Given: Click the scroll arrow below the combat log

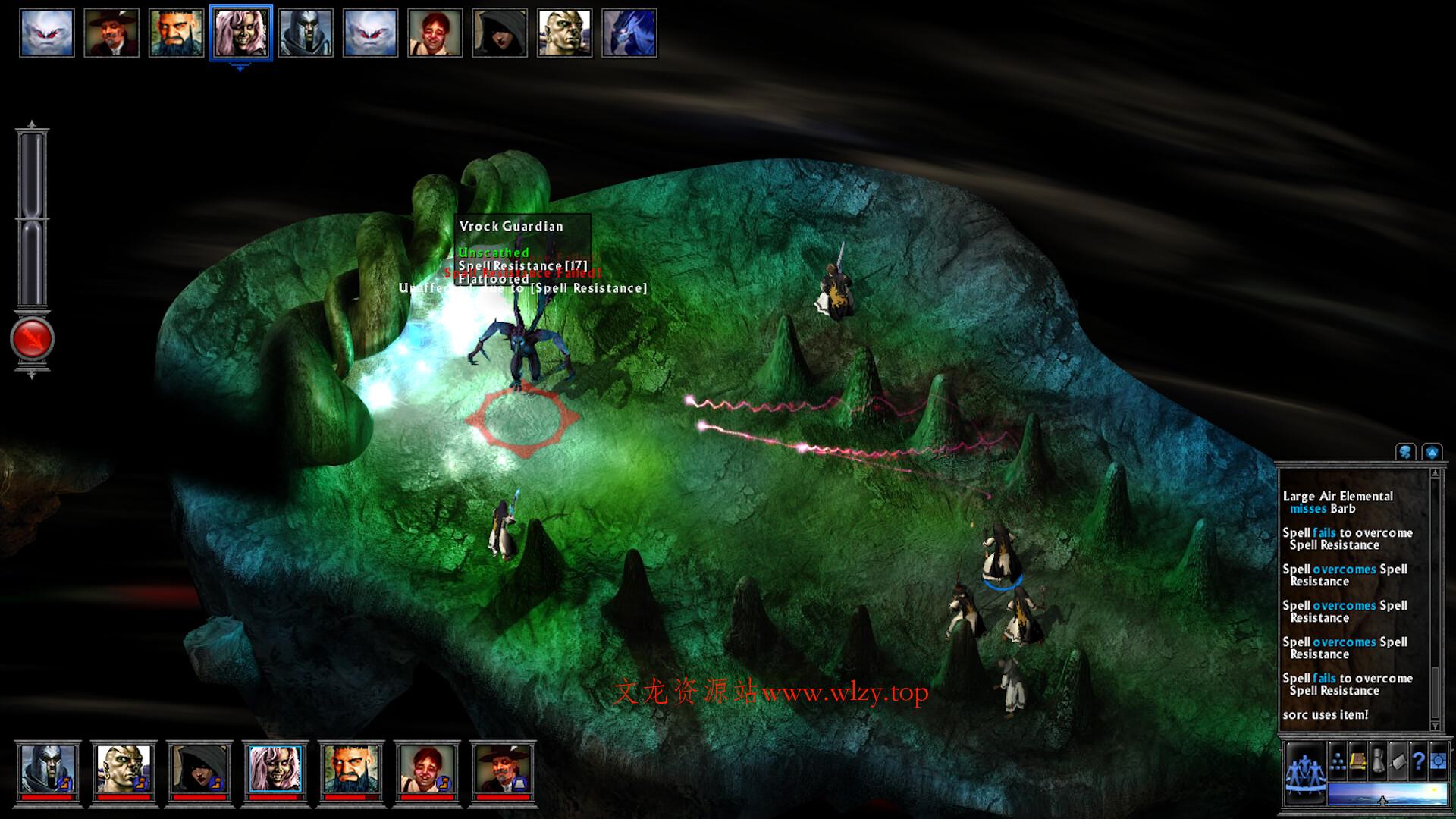Looking at the screenshot, I should (1435, 726).
